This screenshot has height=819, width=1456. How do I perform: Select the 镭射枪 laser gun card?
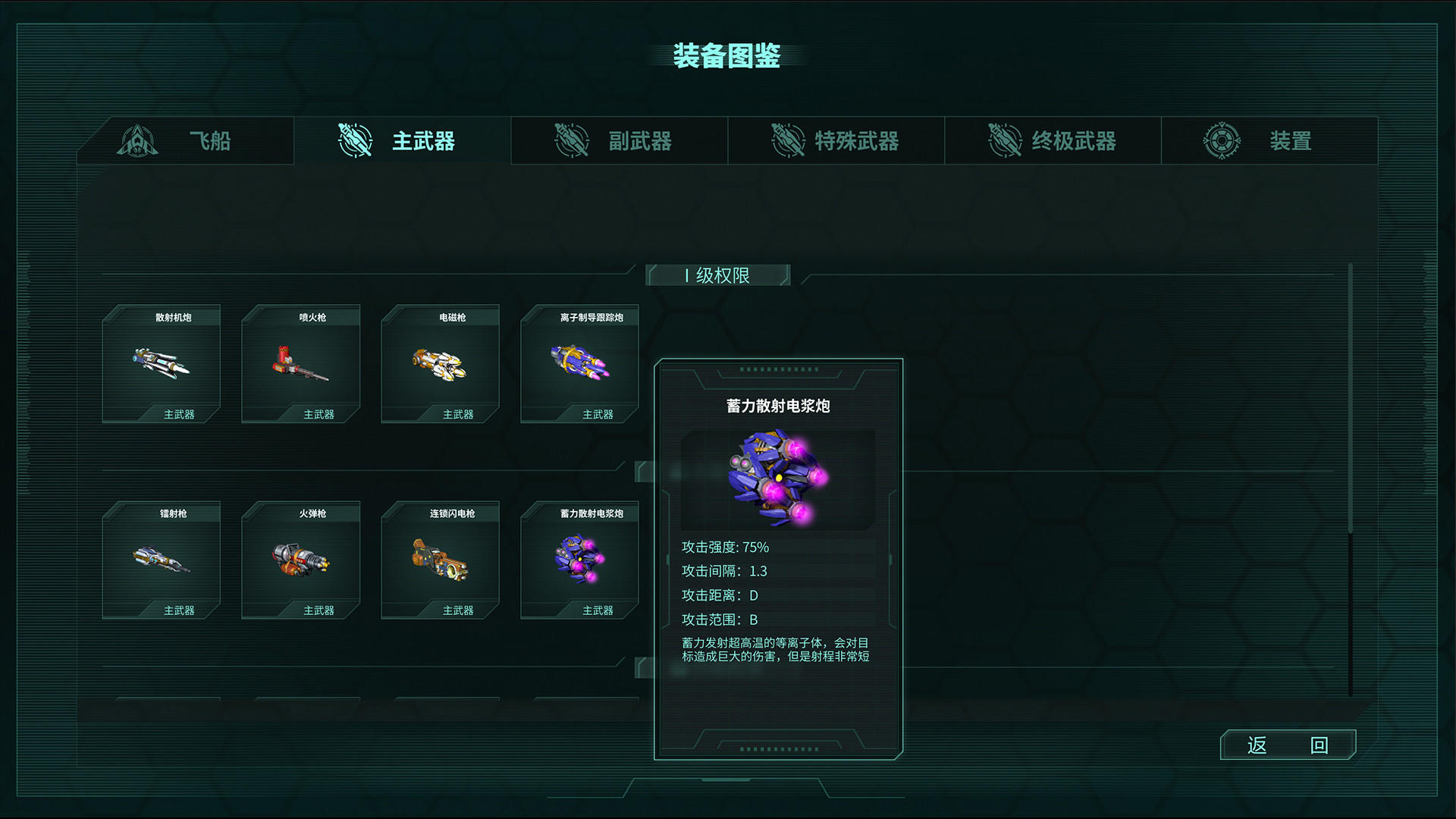161,561
